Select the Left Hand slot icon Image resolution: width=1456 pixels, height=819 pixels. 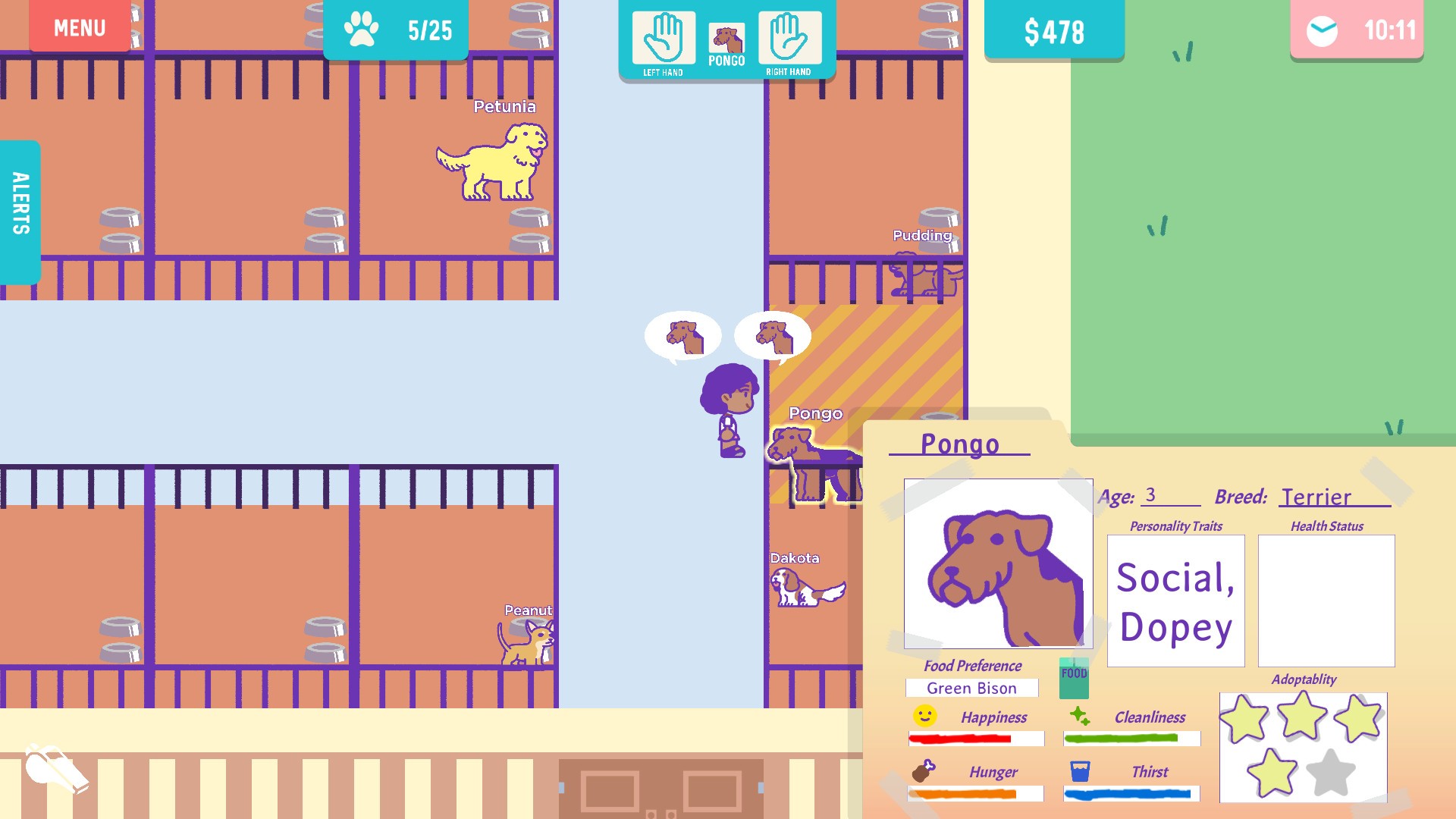pyautogui.click(x=664, y=36)
